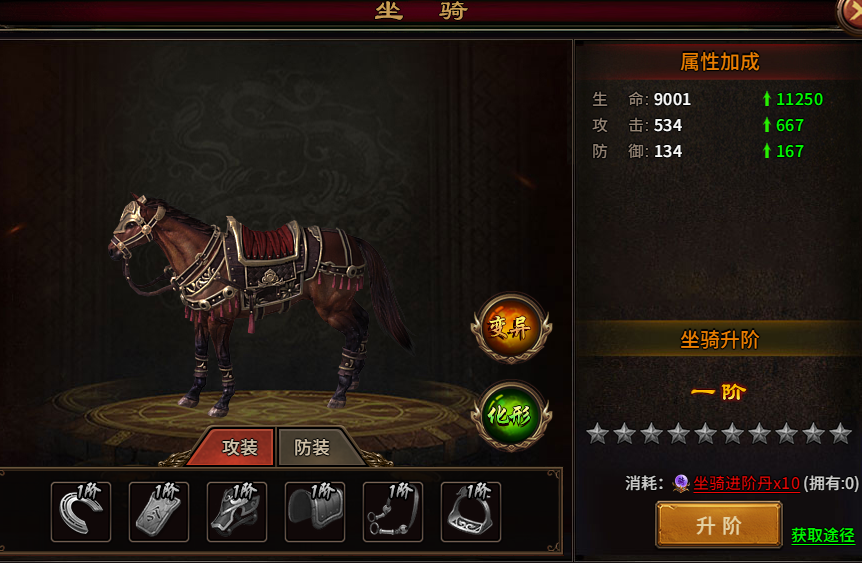Click the 坐骑进阶丹x10 item link

click(746, 484)
